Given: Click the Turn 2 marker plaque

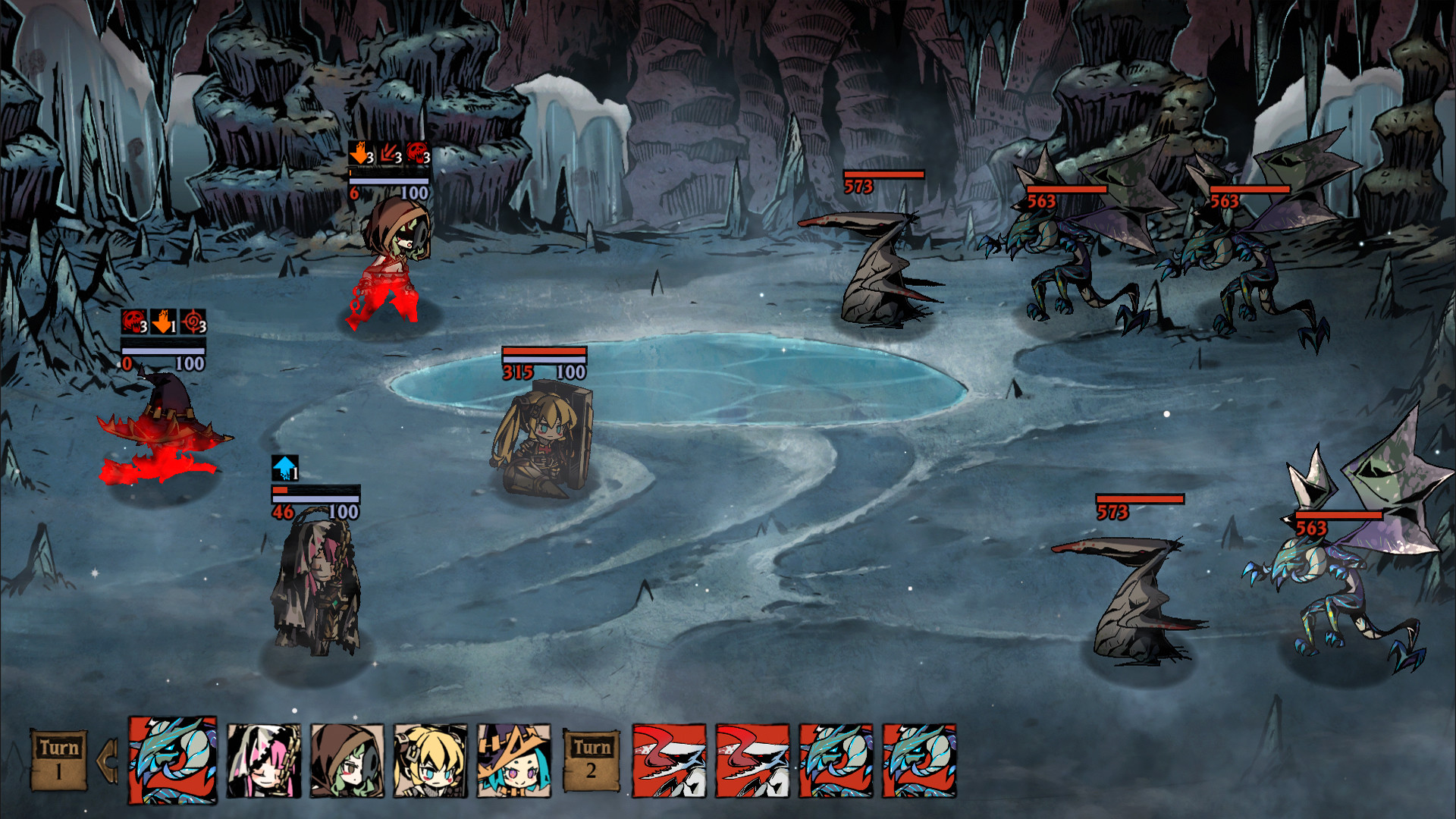Looking at the screenshot, I should (591, 760).
